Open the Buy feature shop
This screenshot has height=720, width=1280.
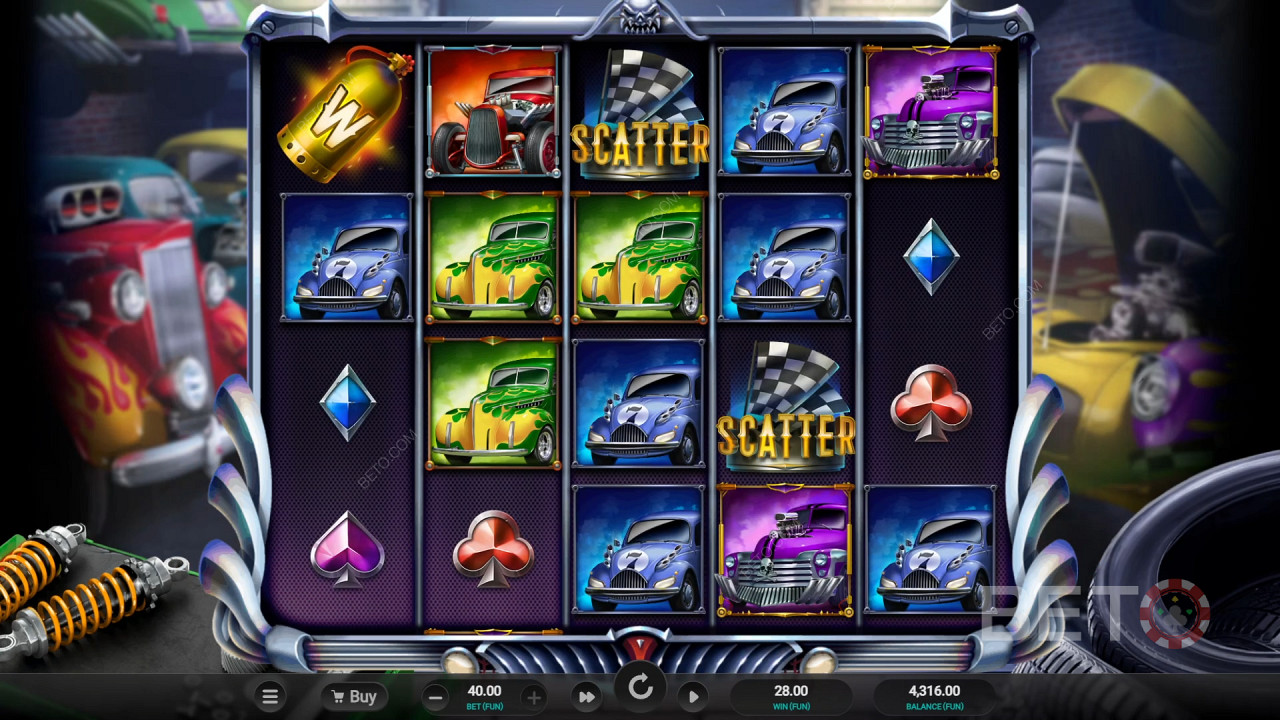354,696
